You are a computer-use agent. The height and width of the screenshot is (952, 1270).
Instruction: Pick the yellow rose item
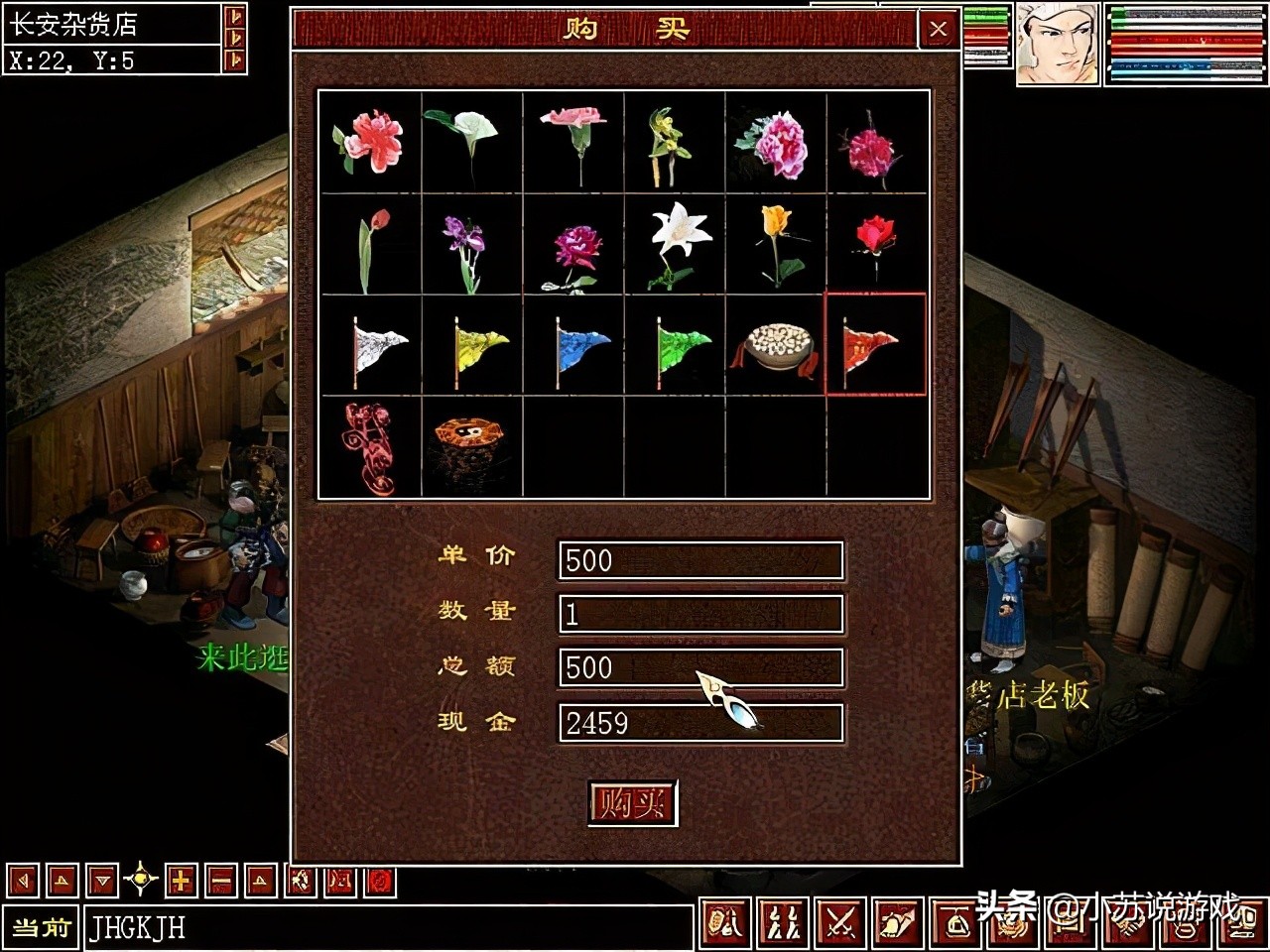(x=777, y=244)
